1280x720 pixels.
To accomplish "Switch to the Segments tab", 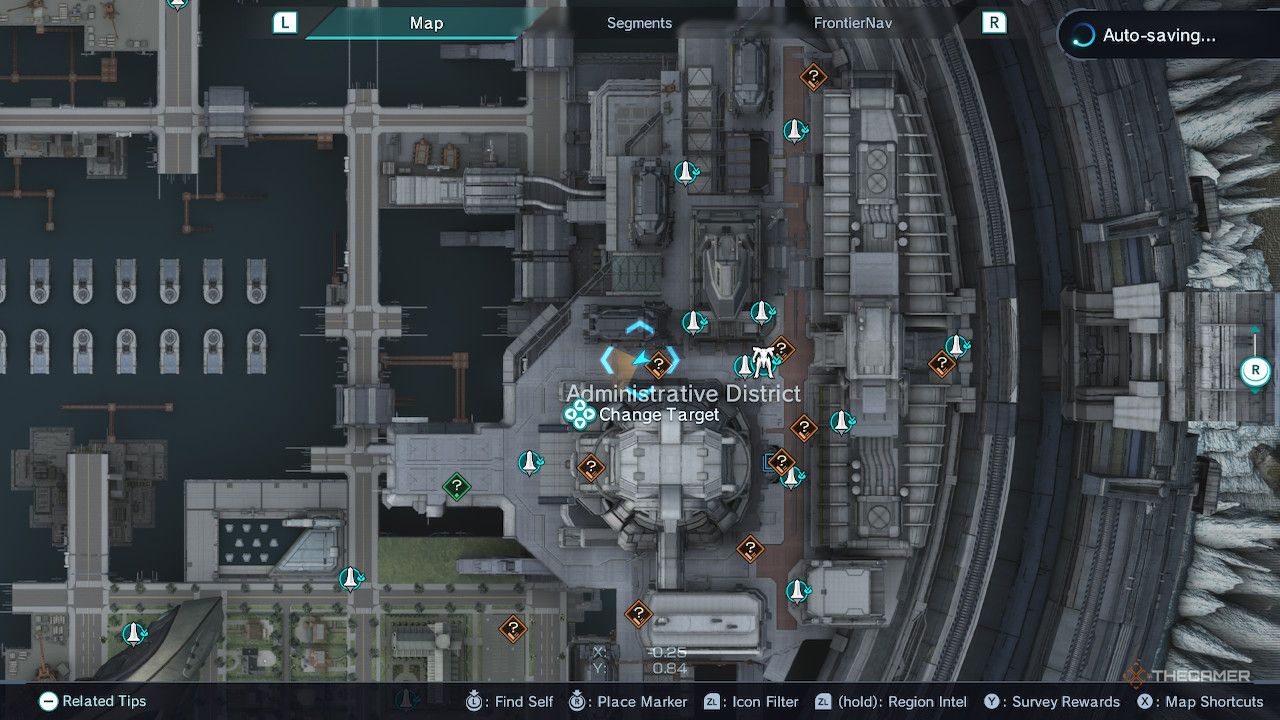I will click(638, 22).
